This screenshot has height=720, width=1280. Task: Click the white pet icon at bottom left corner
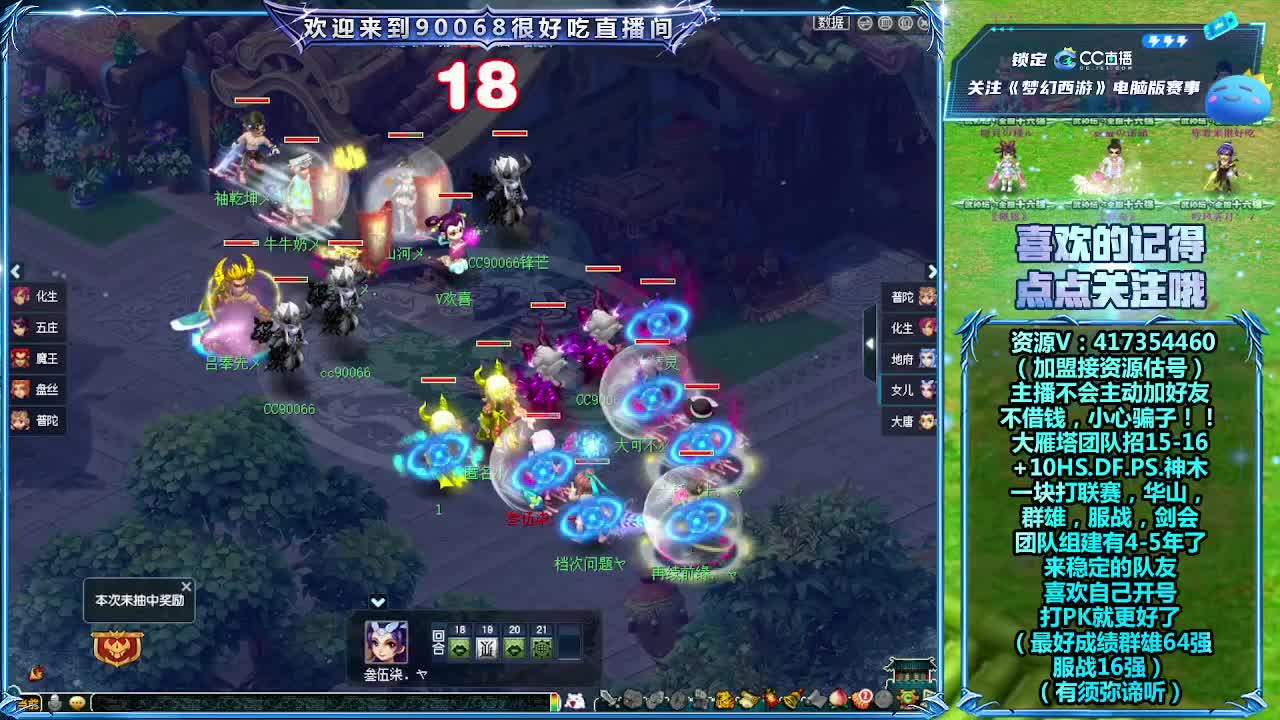[576, 700]
